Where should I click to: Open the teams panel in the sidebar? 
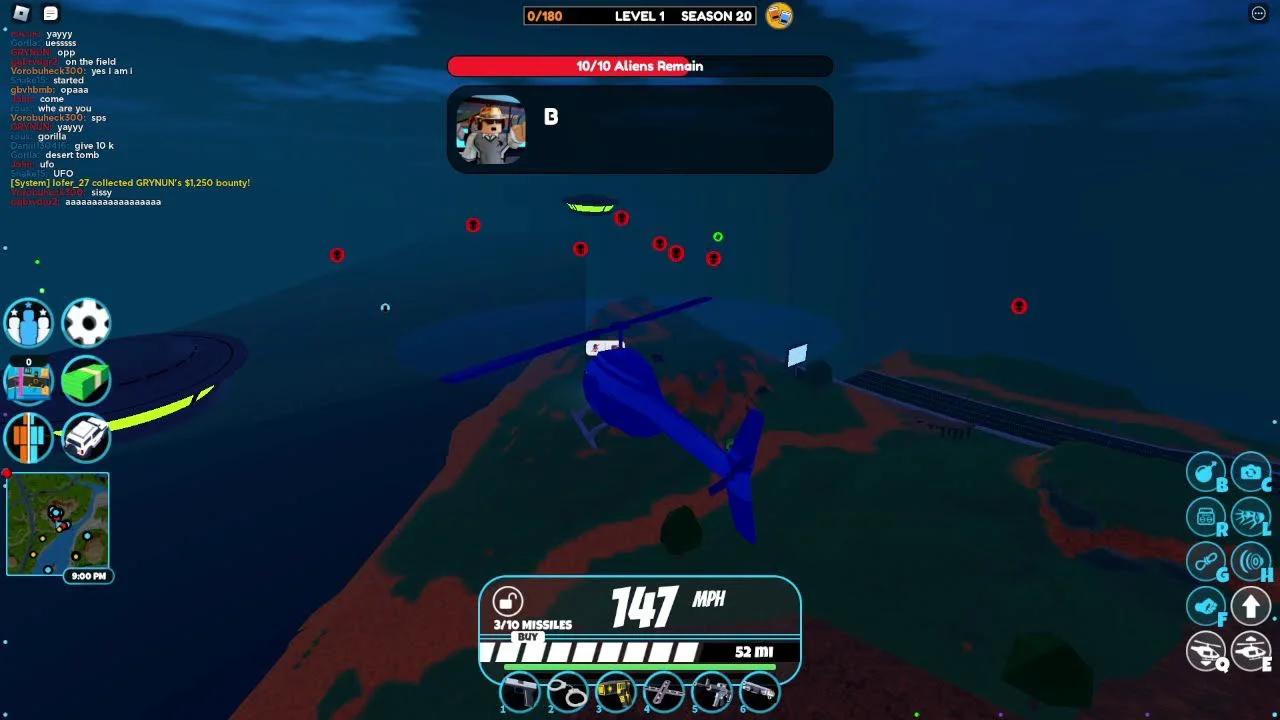[28, 322]
